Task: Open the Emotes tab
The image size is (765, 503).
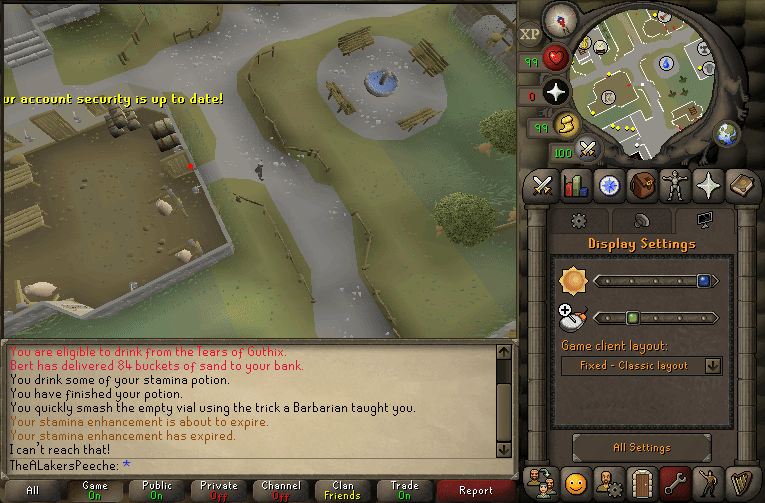Action: (x=708, y=482)
